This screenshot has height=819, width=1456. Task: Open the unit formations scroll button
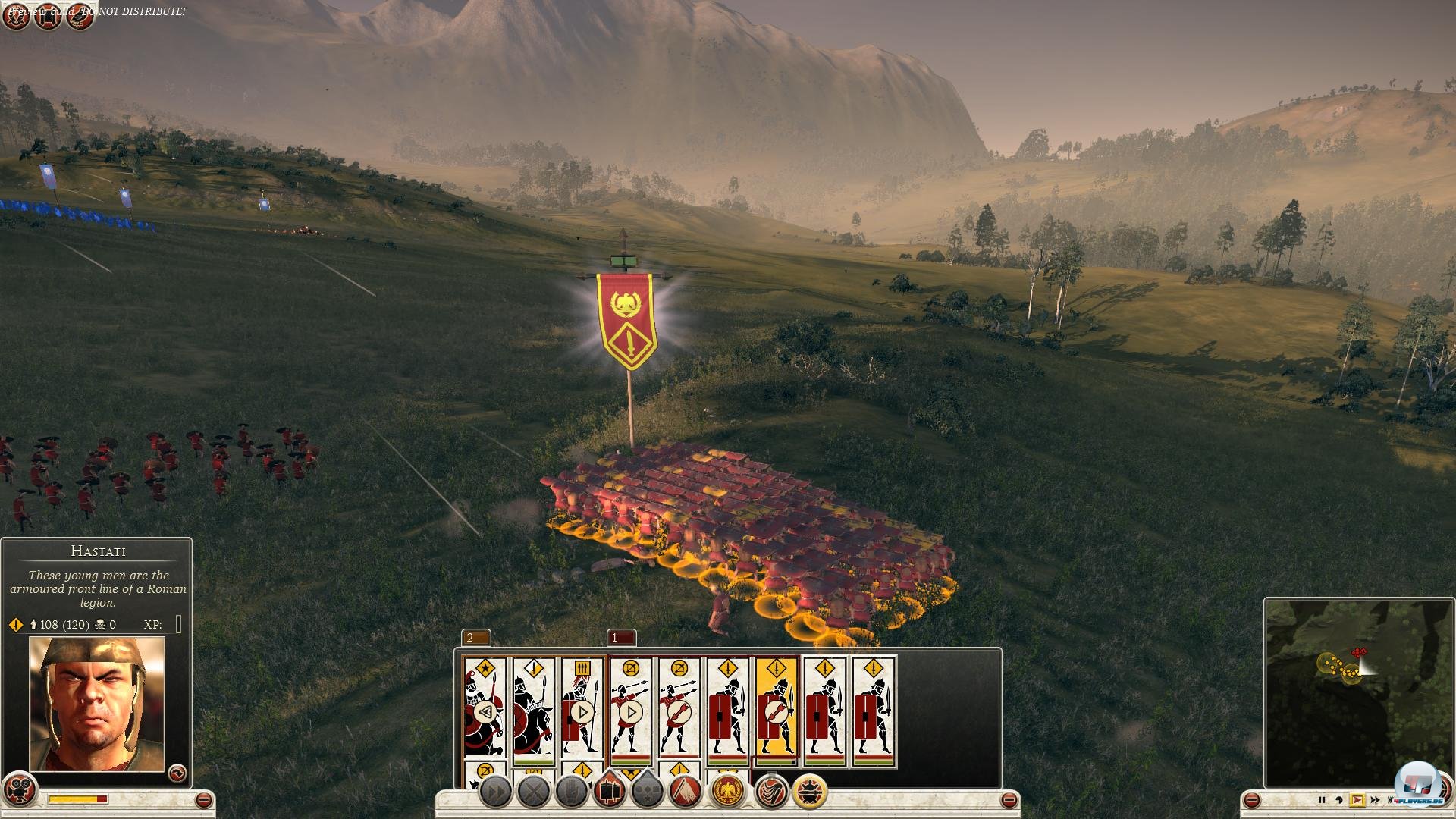(610, 792)
